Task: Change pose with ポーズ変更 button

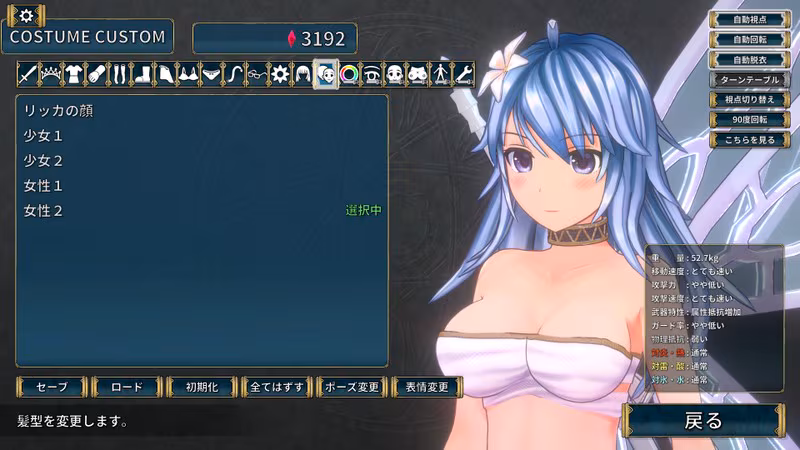Action: pos(352,387)
